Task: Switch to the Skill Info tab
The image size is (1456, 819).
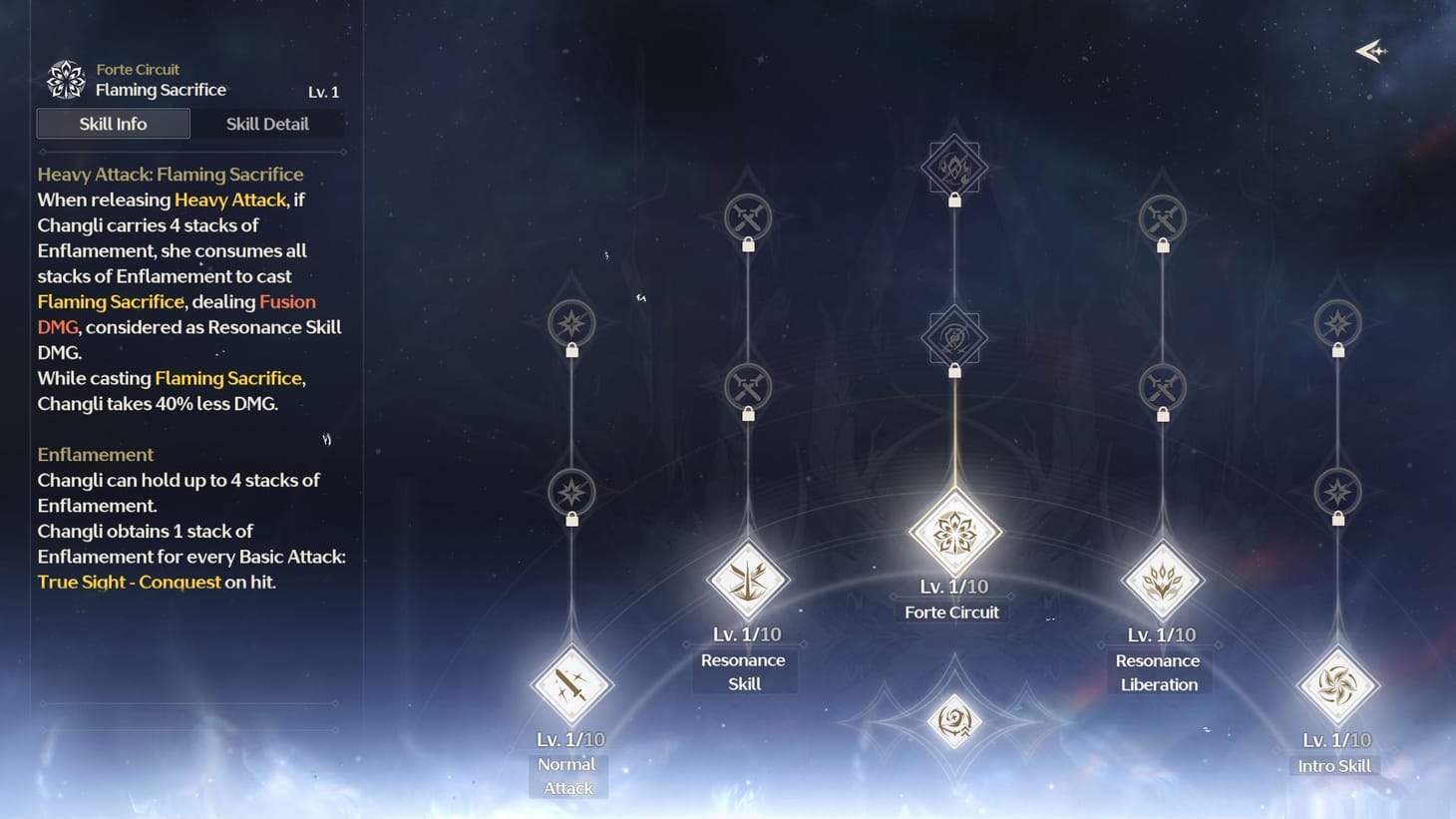Action: coord(112,123)
